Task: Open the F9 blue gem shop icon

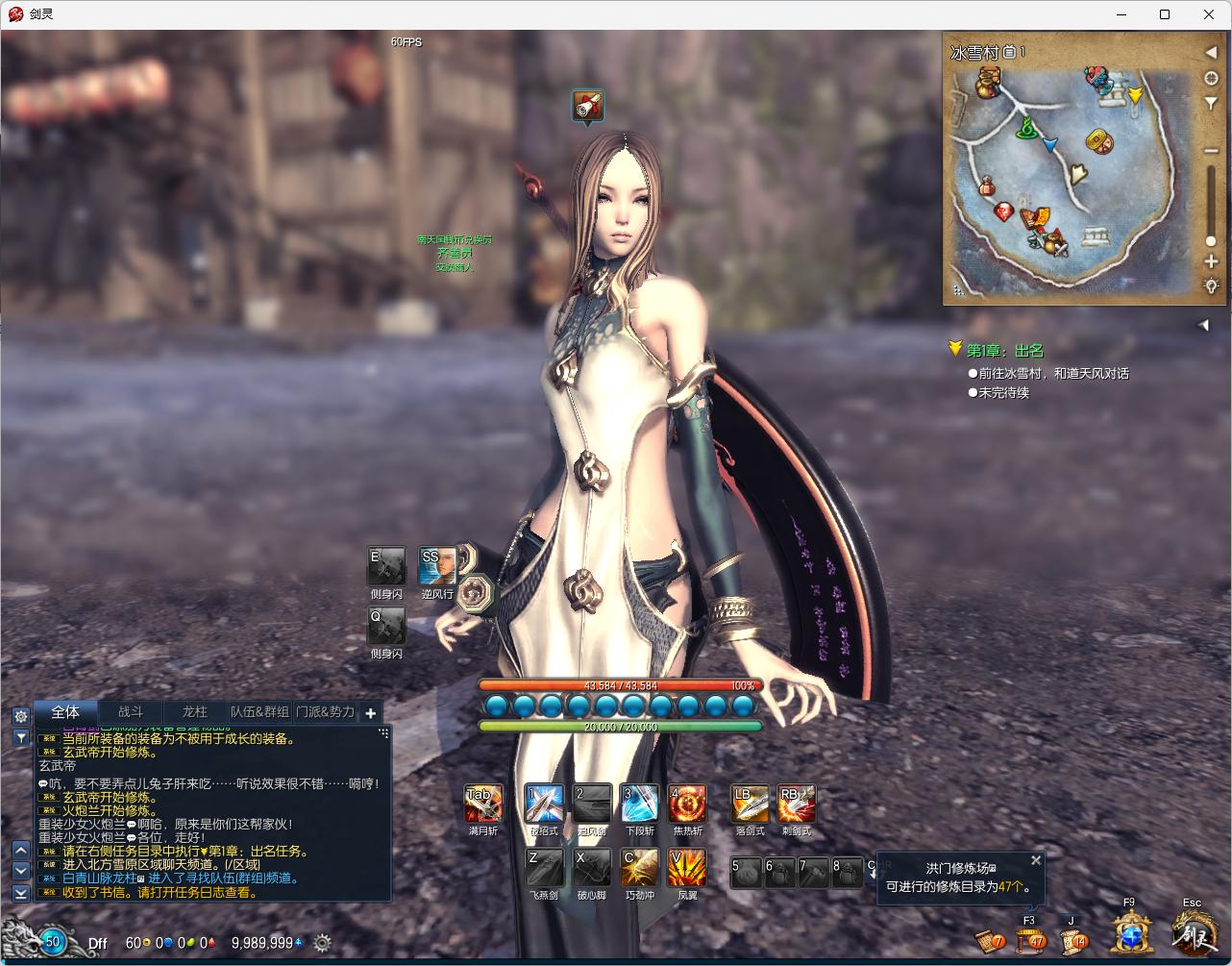Action: tap(1129, 932)
